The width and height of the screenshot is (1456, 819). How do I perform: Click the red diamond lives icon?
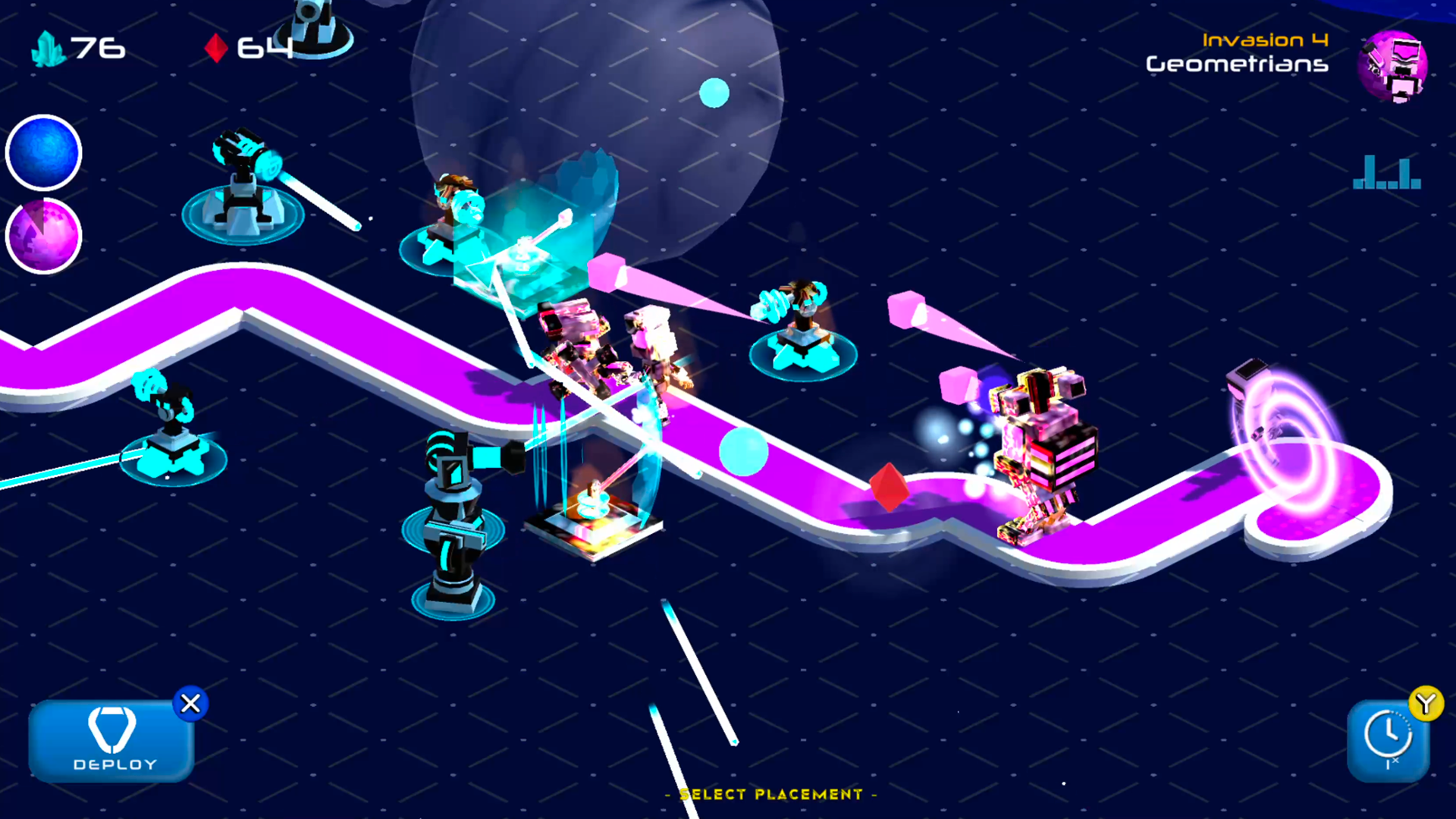pos(217,48)
